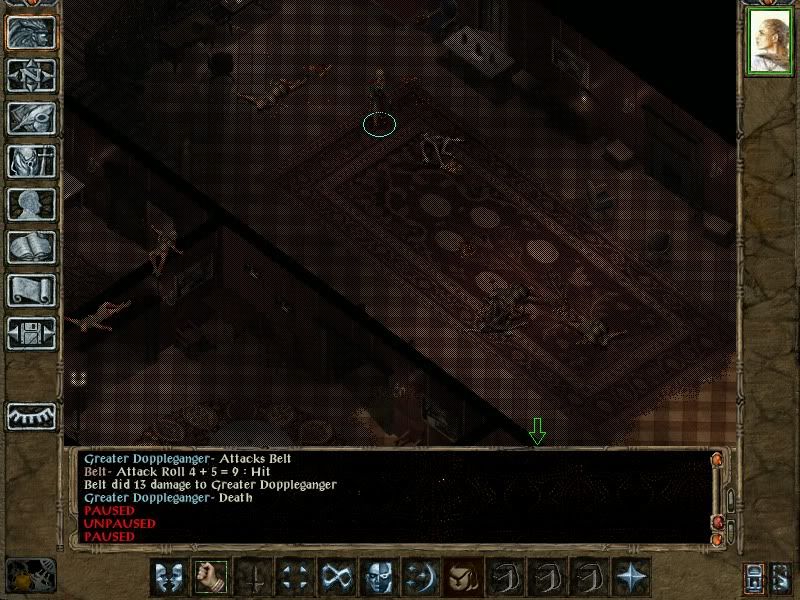Open the four-point star special abilities button
The image size is (800, 600).
tap(630, 576)
